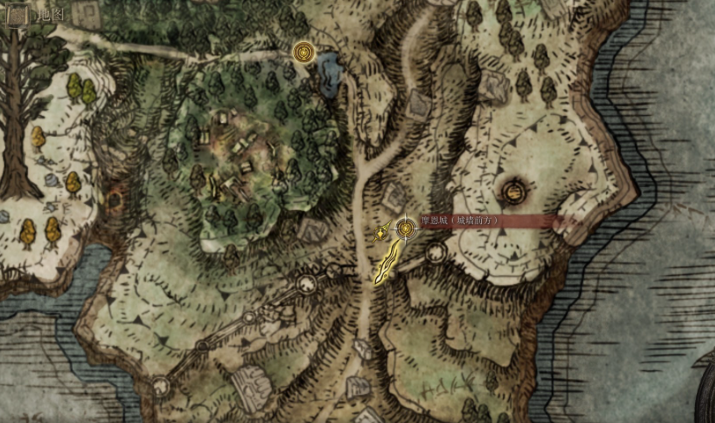Image resolution: width=715 pixels, height=423 pixels.
Task: Choose the golden grace marker beside the pond
Action: click(303, 51)
